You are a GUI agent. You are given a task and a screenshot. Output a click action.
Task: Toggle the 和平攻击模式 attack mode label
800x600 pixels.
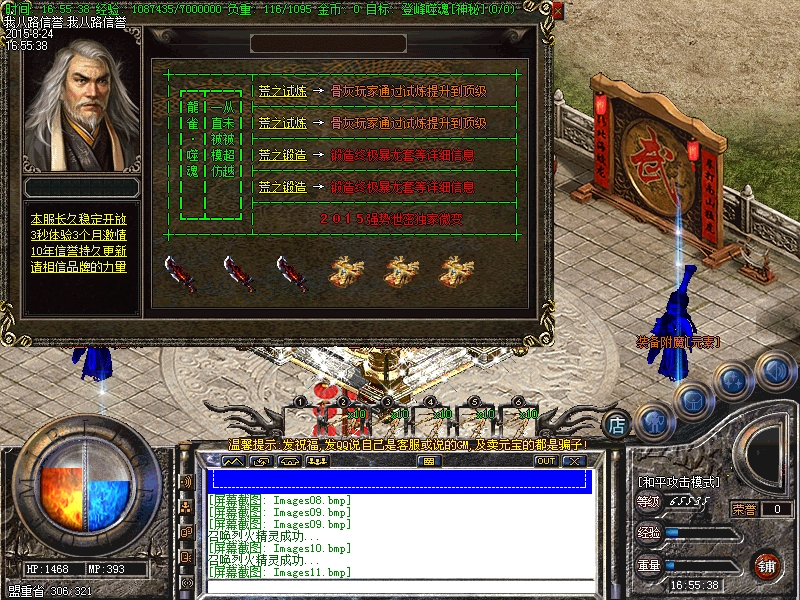tap(679, 482)
